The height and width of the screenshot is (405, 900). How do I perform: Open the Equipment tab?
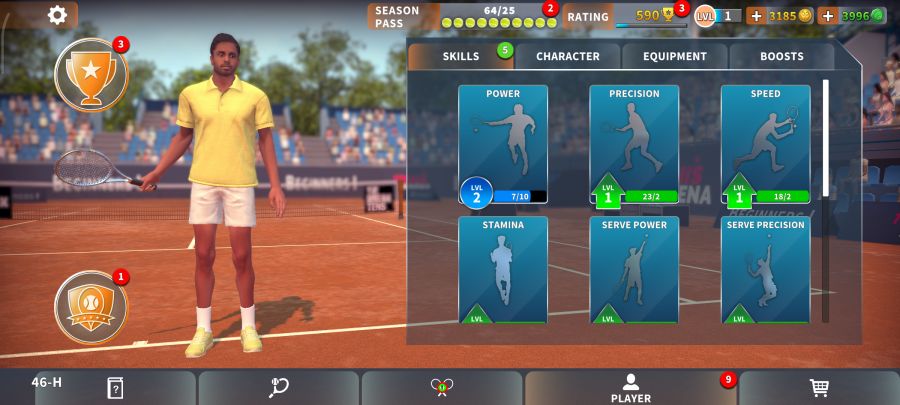(675, 57)
